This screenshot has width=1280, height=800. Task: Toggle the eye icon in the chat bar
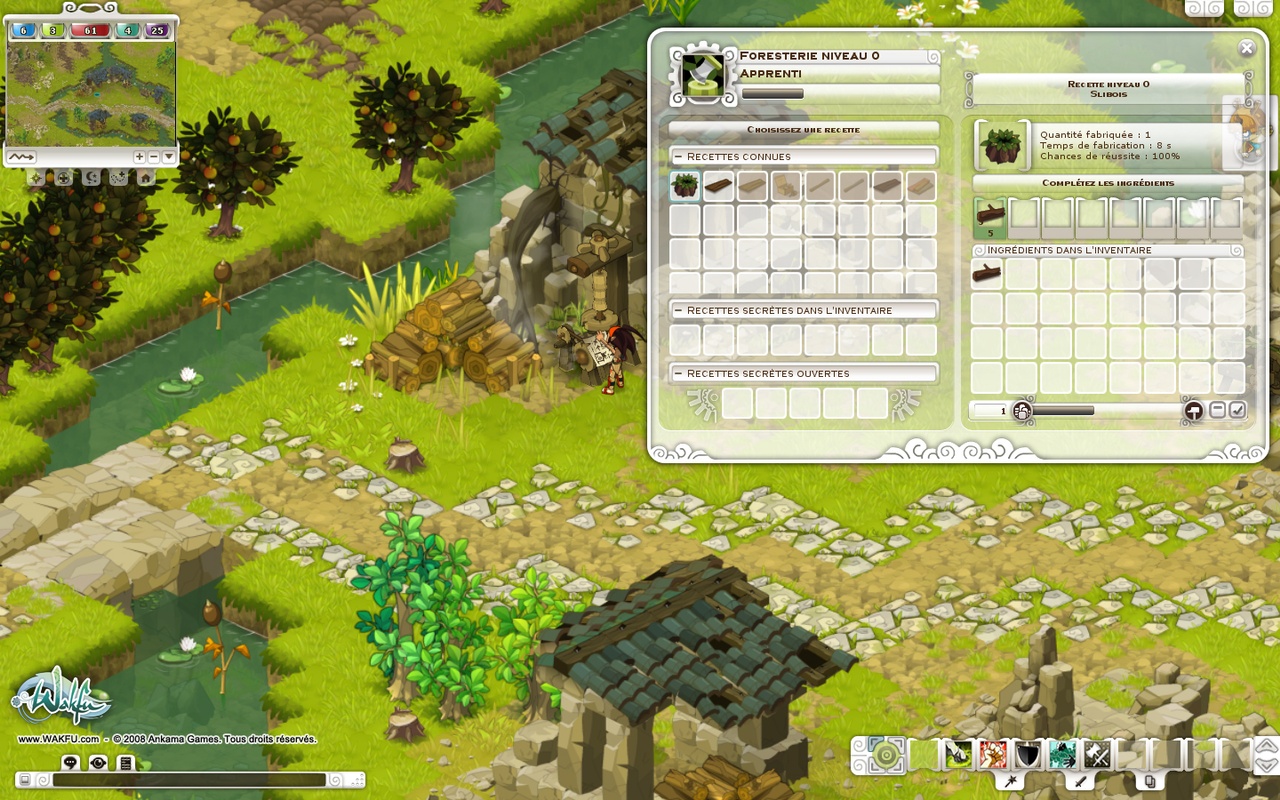click(95, 763)
